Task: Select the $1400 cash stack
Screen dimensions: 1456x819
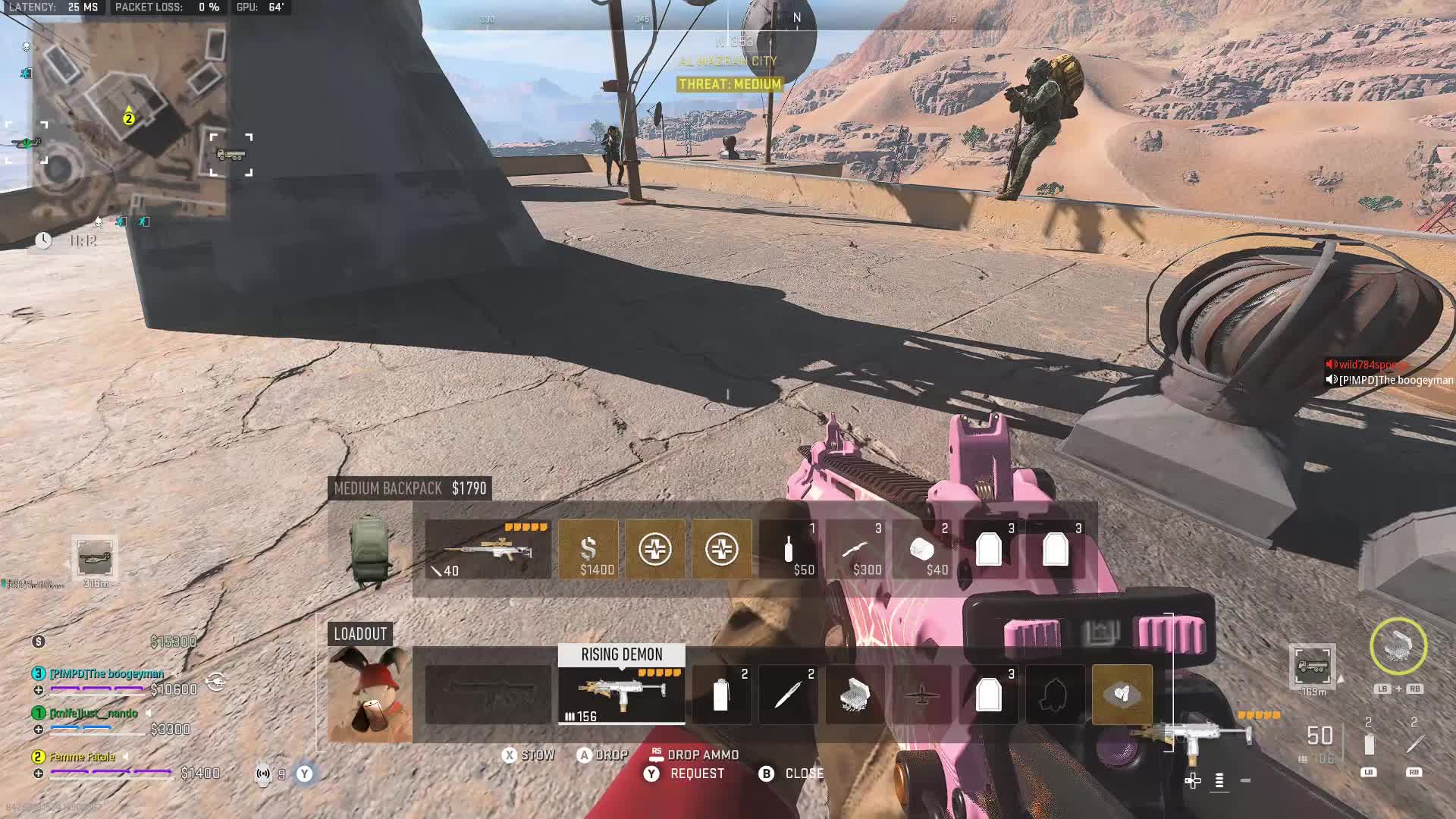Action: 588,549
